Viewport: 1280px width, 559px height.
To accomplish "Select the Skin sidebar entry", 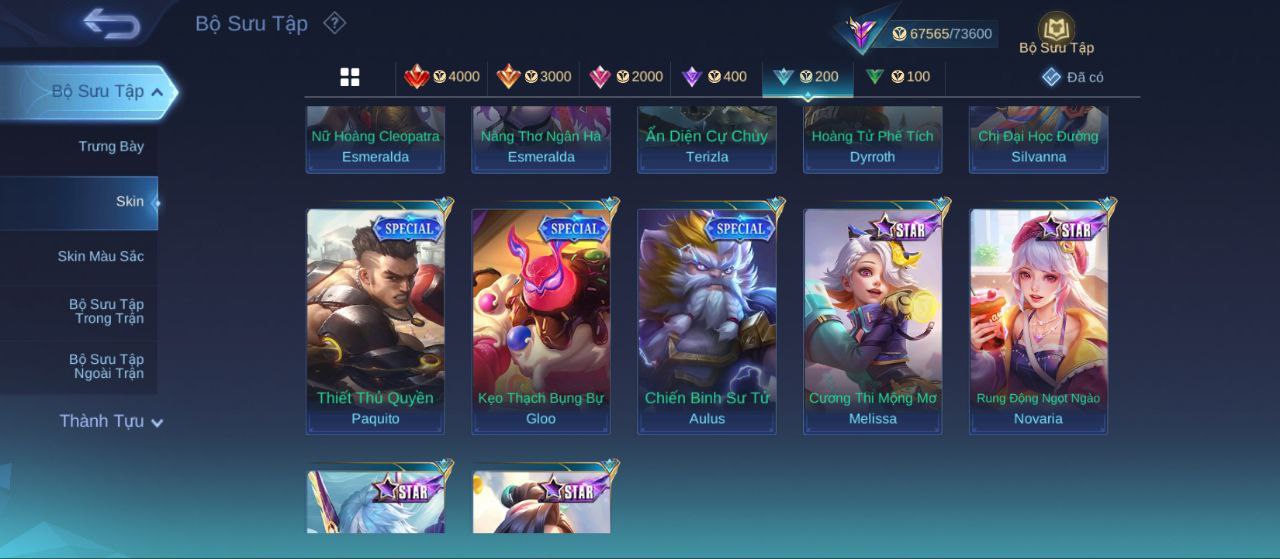I will [129, 202].
